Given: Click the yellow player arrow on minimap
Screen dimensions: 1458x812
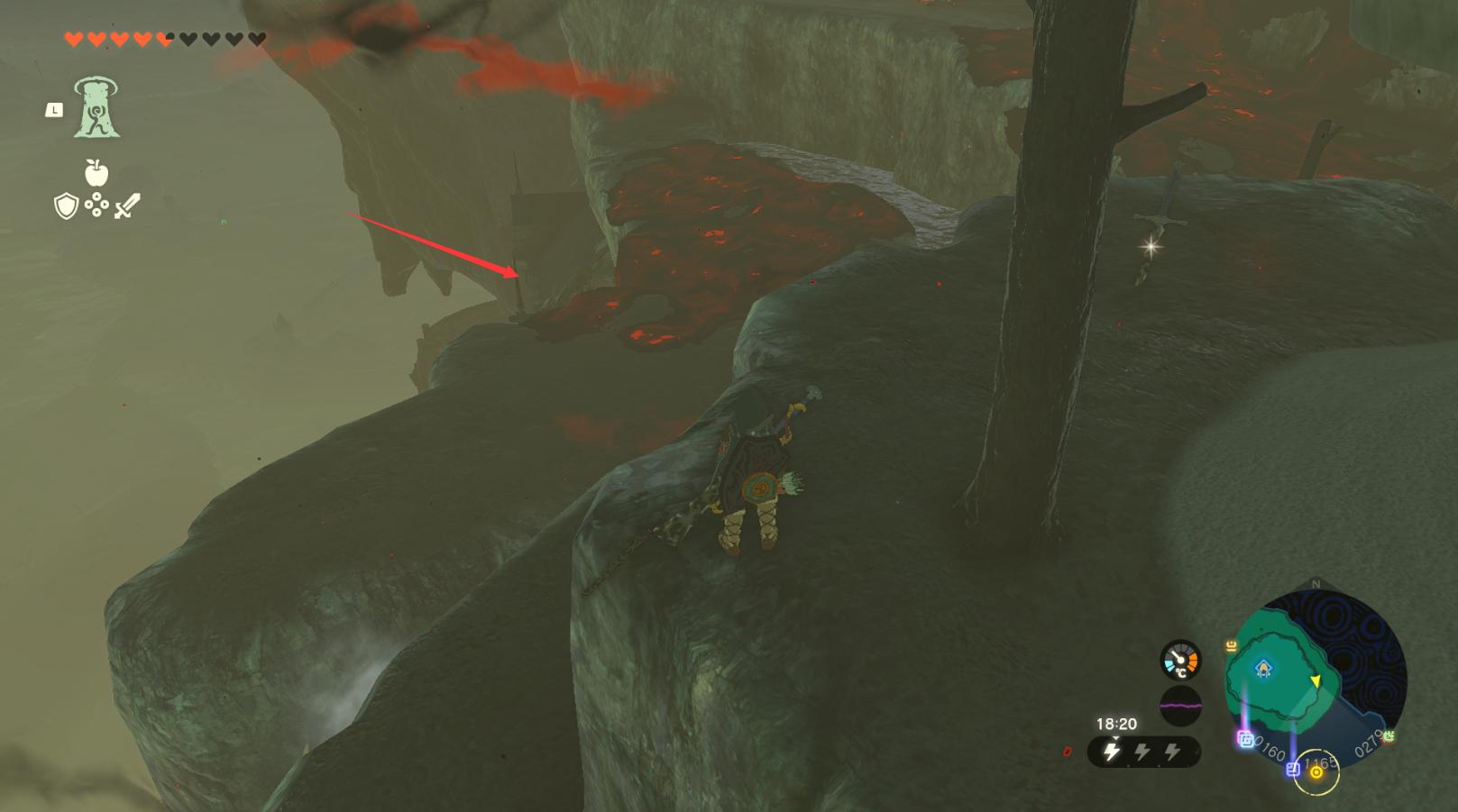Looking at the screenshot, I should (1315, 681).
